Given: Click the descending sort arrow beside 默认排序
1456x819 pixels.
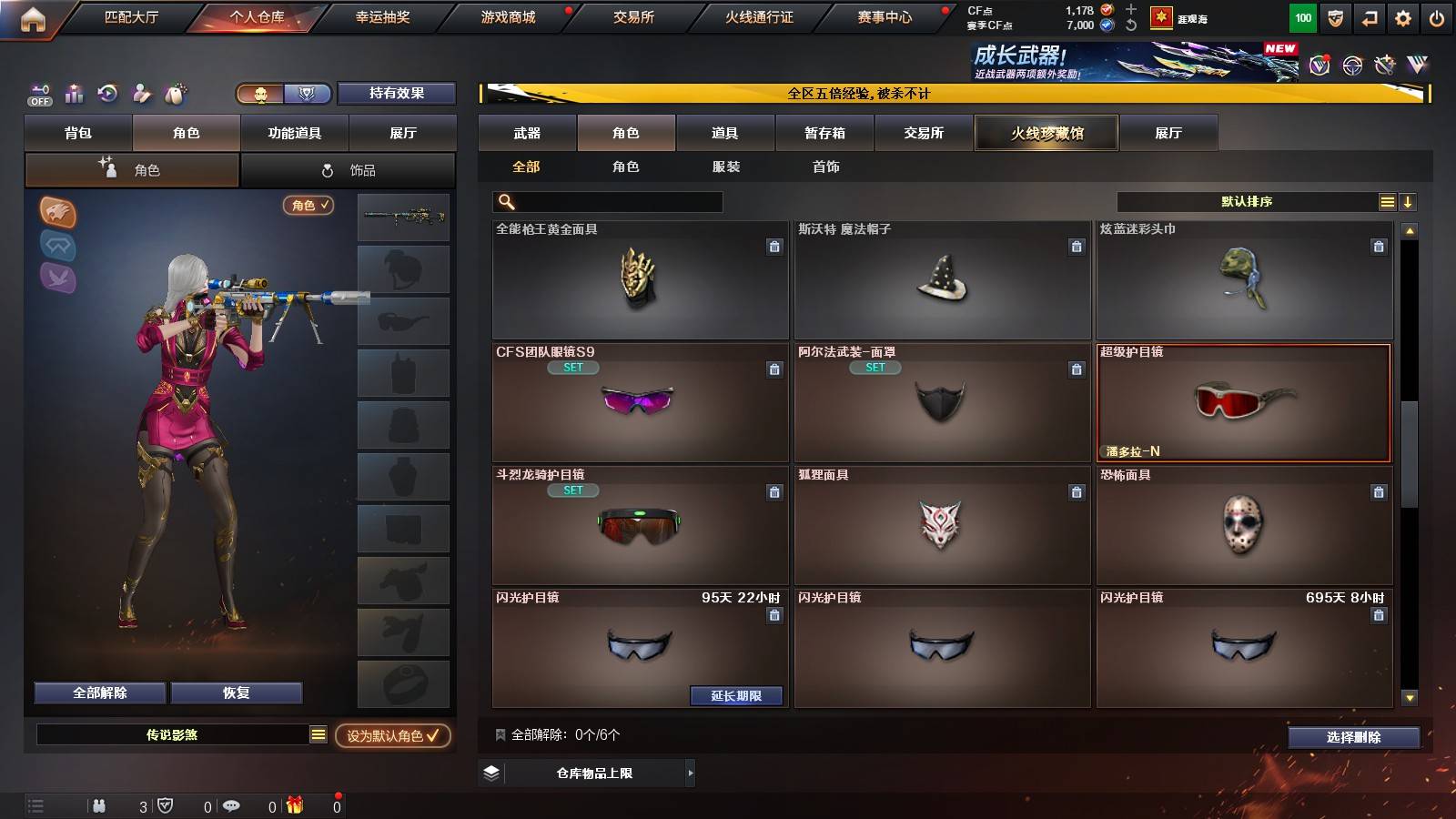Looking at the screenshot, I should coord(1407,201).
